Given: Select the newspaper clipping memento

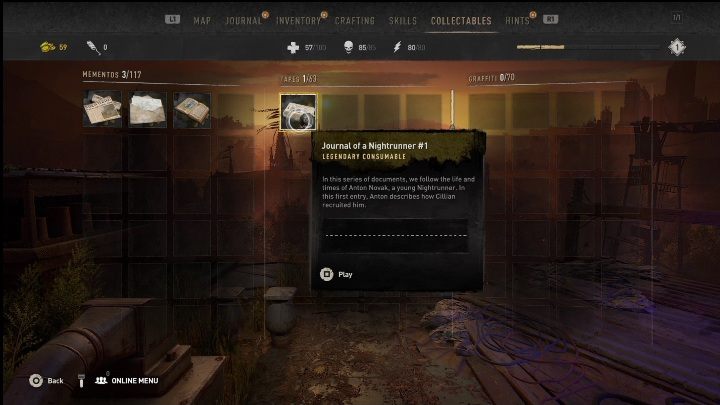Looking at the screenshot, I should [102, 109].
